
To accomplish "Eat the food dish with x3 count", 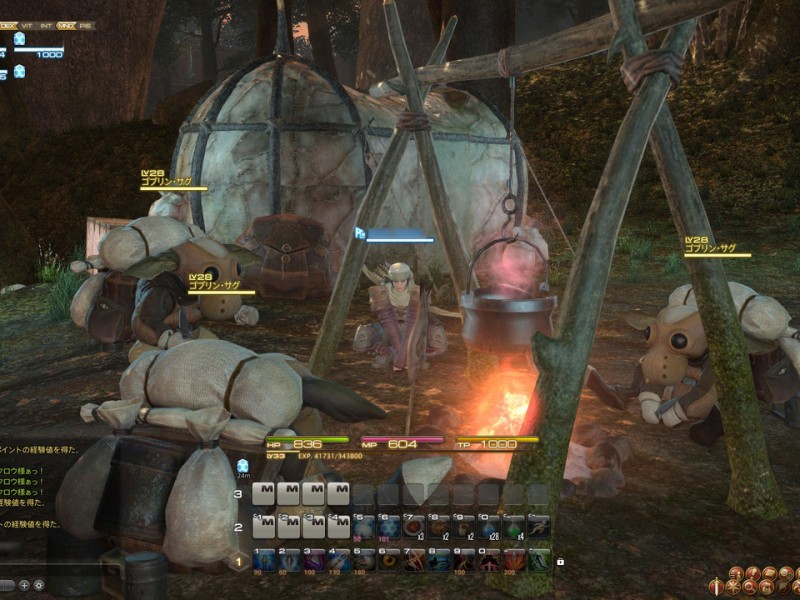I will click(x=414, y=527).
